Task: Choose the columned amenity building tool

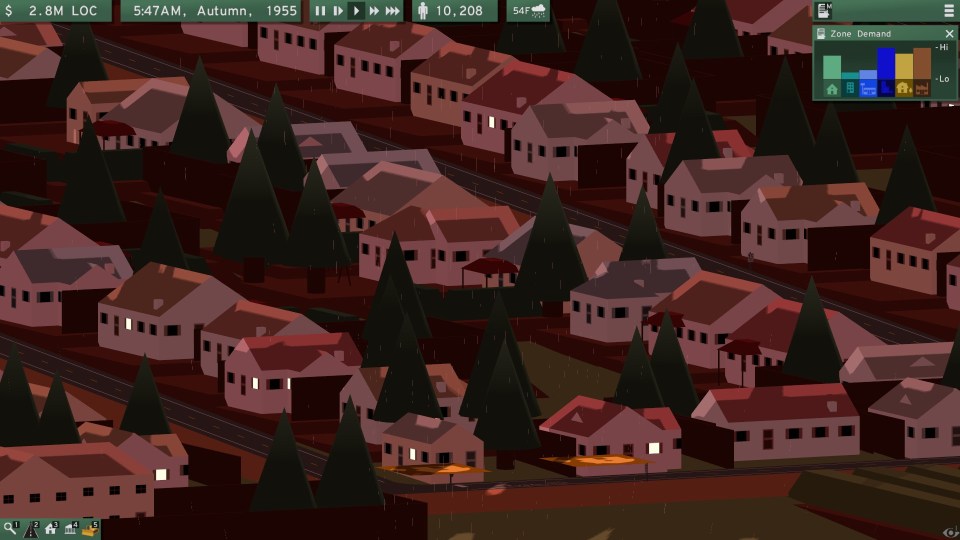Action: click(x=70, y=529)
